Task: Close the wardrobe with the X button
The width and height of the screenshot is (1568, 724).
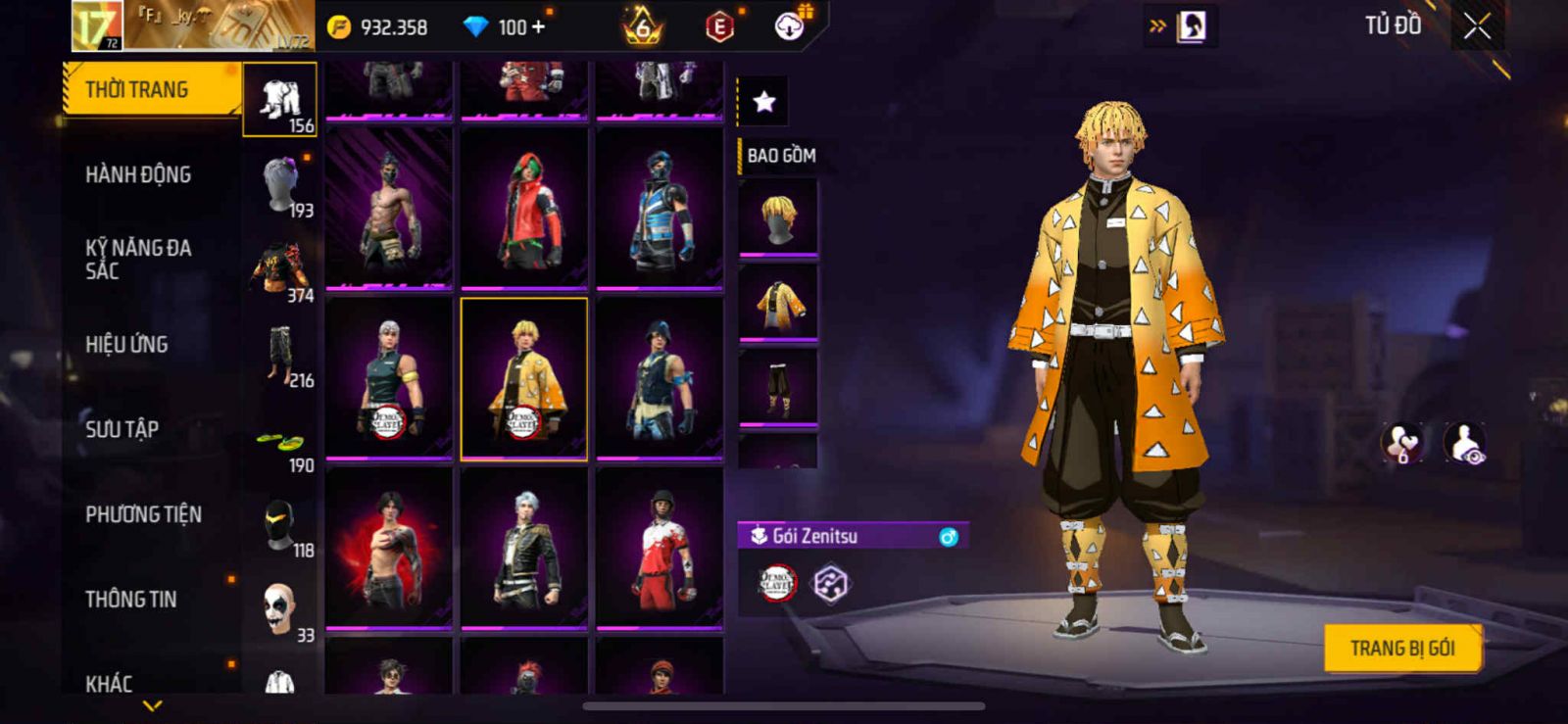Action: (1477, 27)
